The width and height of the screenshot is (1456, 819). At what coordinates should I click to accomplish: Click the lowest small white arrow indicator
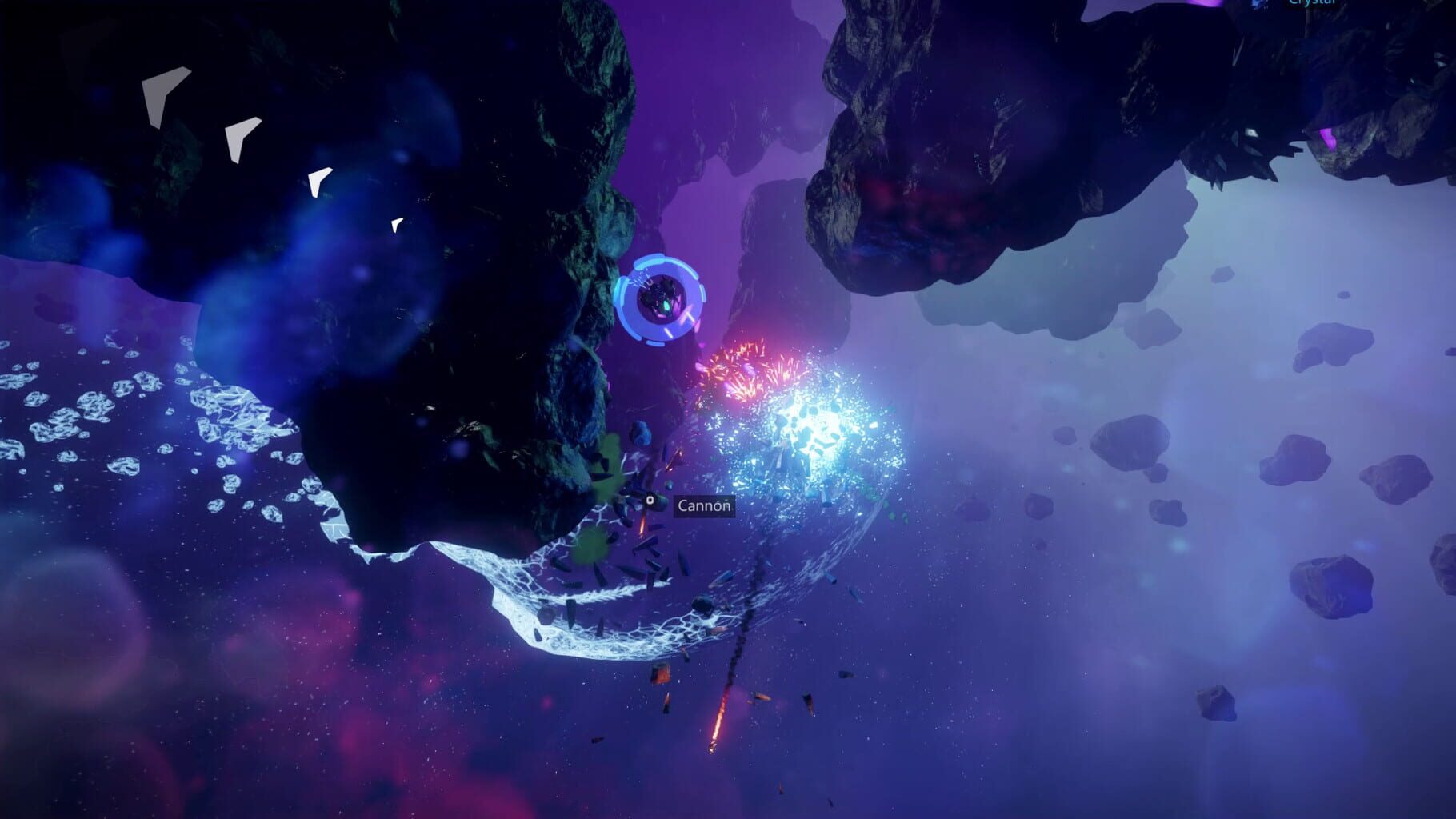(x=395, y=225)
